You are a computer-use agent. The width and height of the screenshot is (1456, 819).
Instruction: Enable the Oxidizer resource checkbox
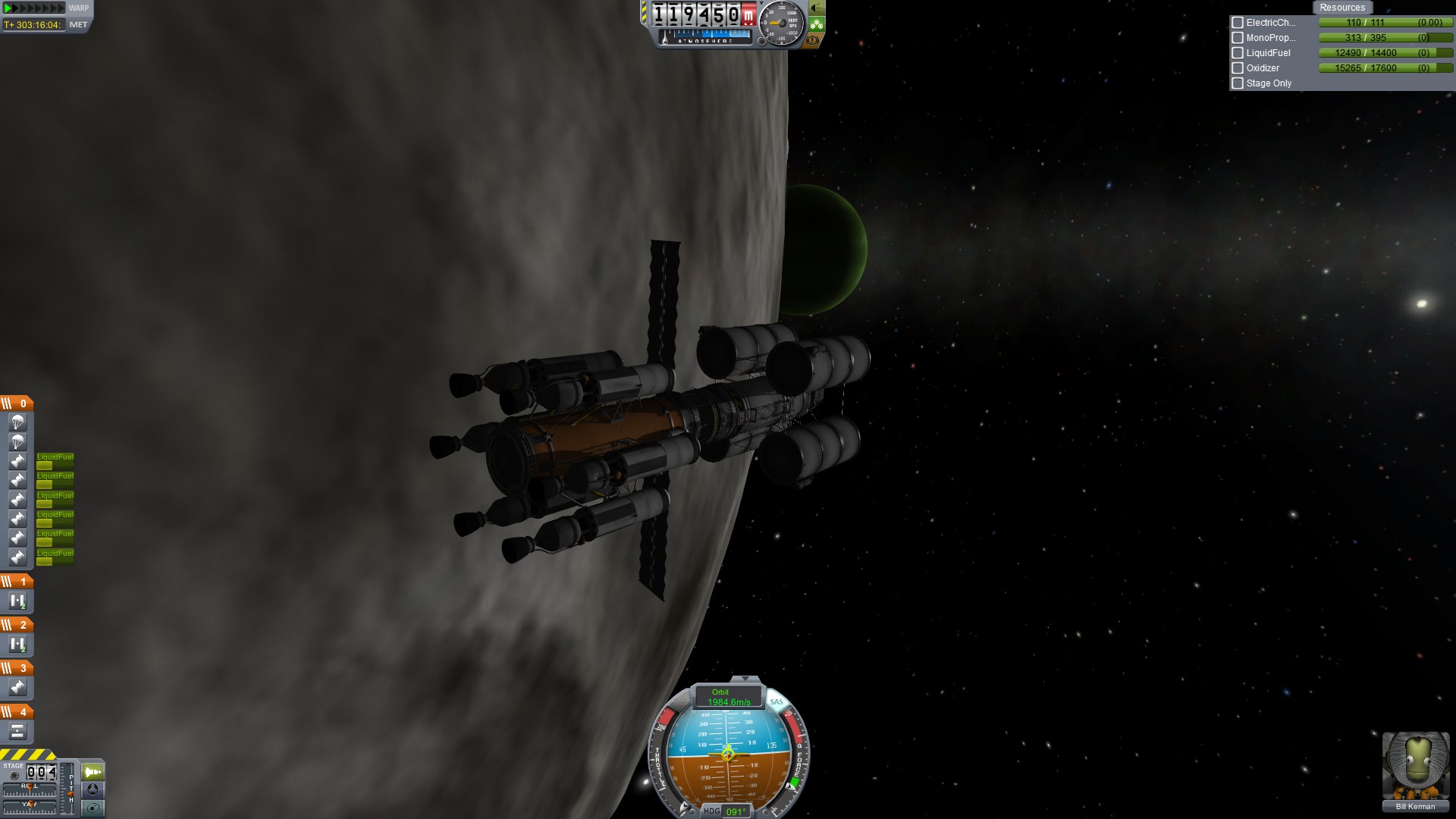tap(1238, 68)
